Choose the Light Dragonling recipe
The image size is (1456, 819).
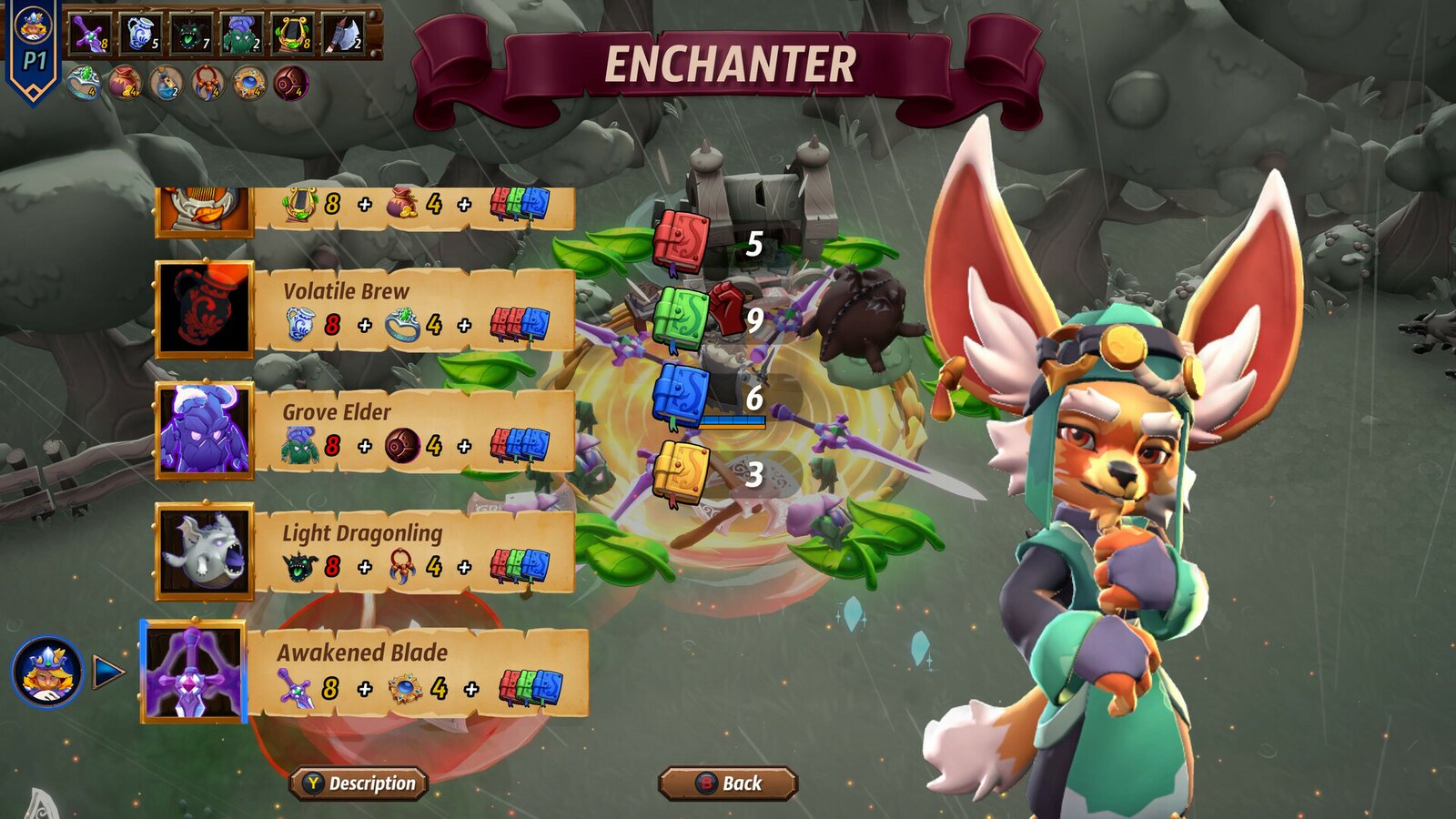click(x=364, y=551)
